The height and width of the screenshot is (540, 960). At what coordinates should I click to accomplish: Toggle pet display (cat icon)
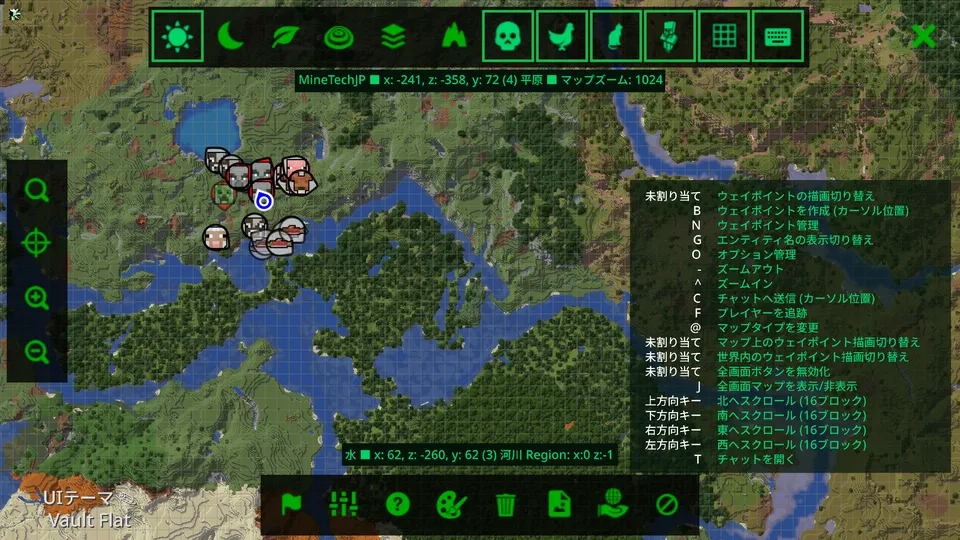615,37
